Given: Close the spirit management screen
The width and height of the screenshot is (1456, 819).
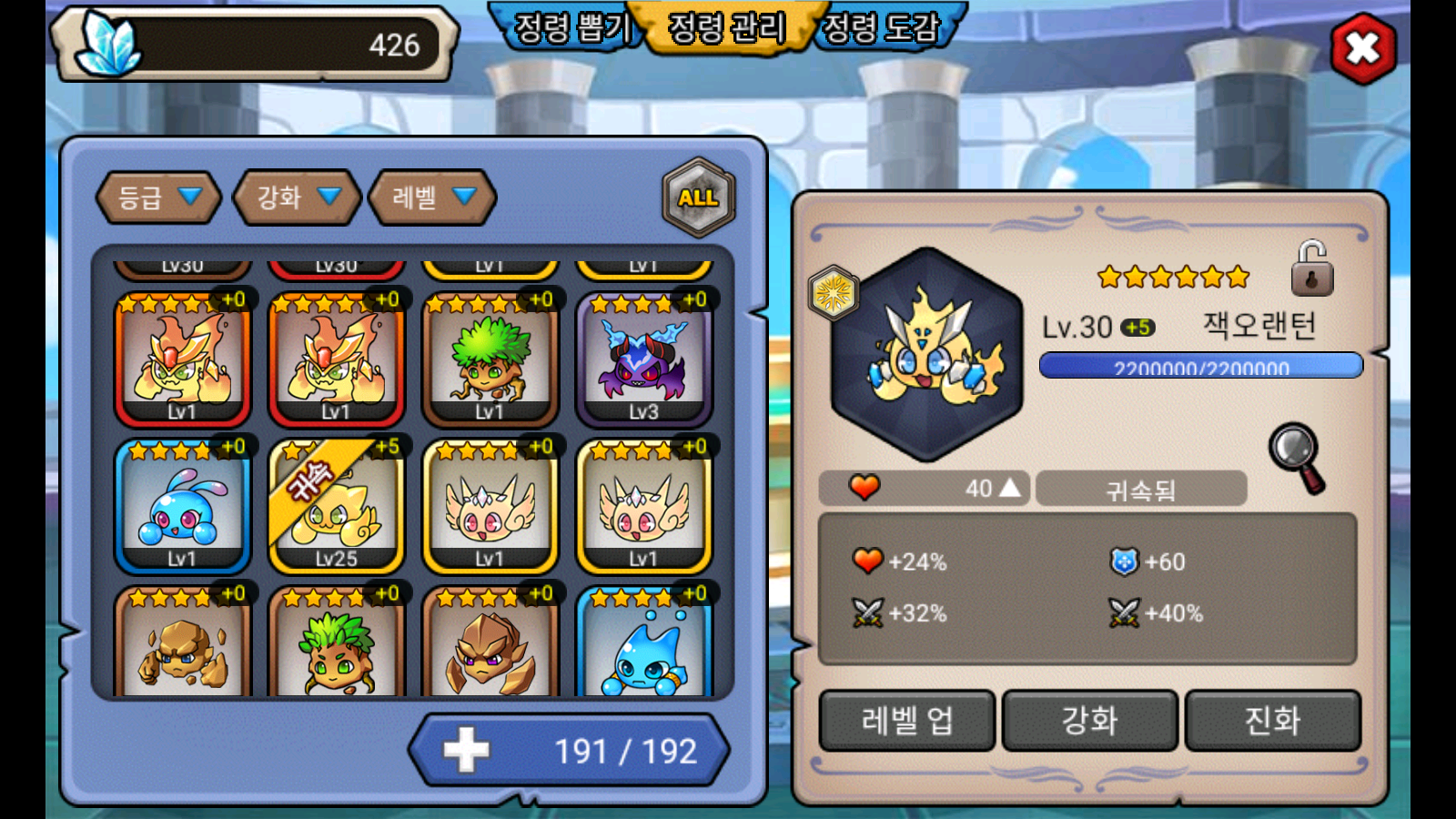Looking at the screenshot, I should point(1362,49).
